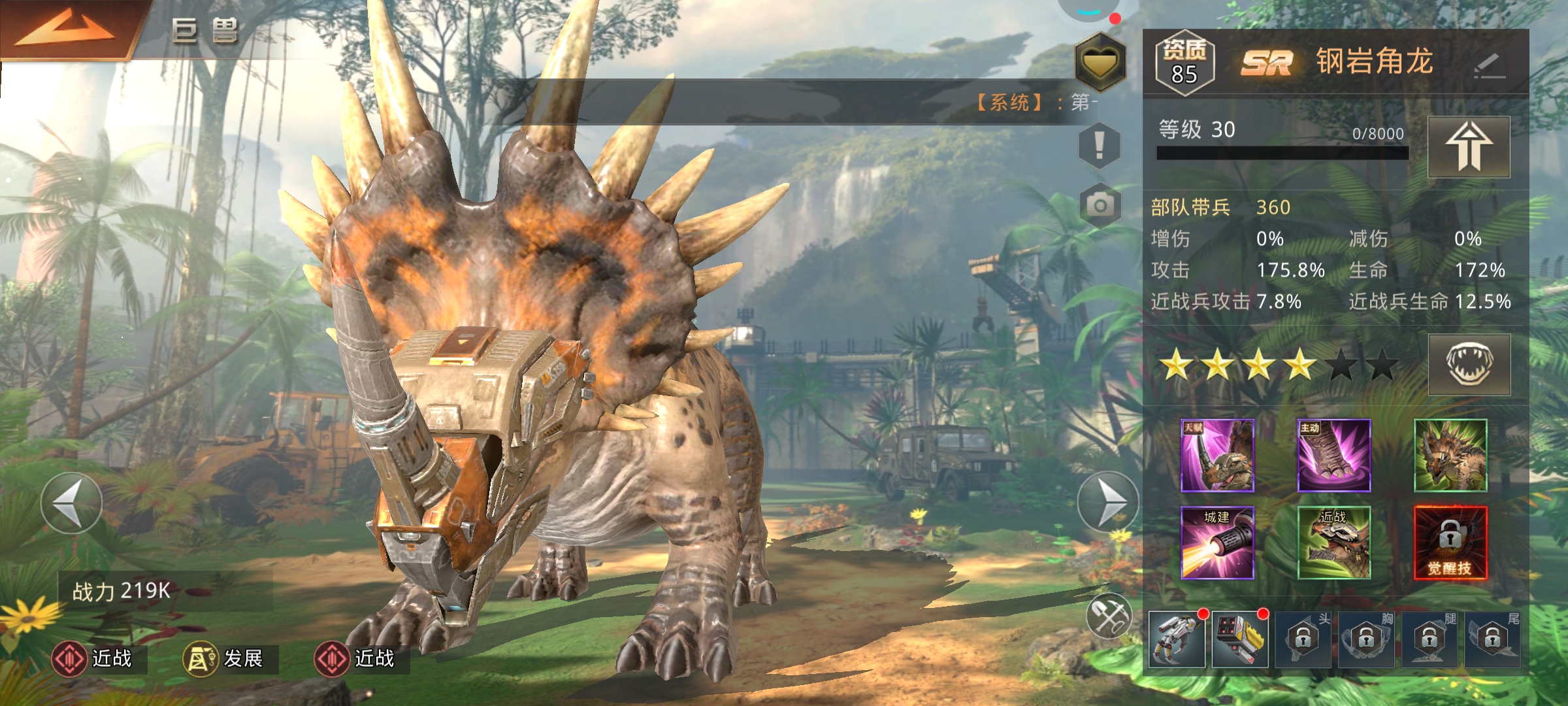Go back using the orange arrow button
This screenshot has width=1568, height=706.
click(65, 29)
